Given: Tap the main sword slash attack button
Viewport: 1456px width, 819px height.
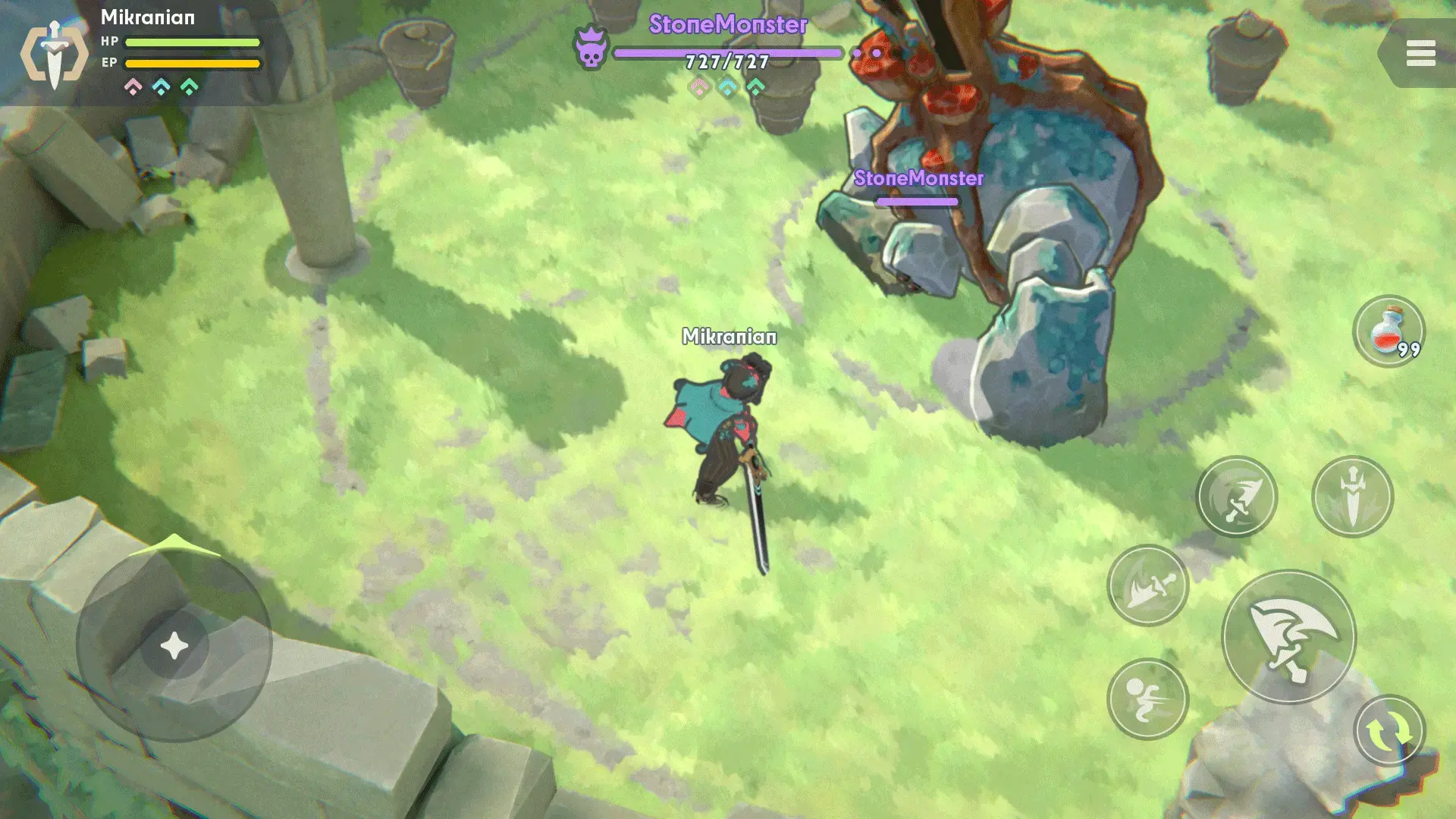Looking at the screenshot, I should (x=1288, y=637).
